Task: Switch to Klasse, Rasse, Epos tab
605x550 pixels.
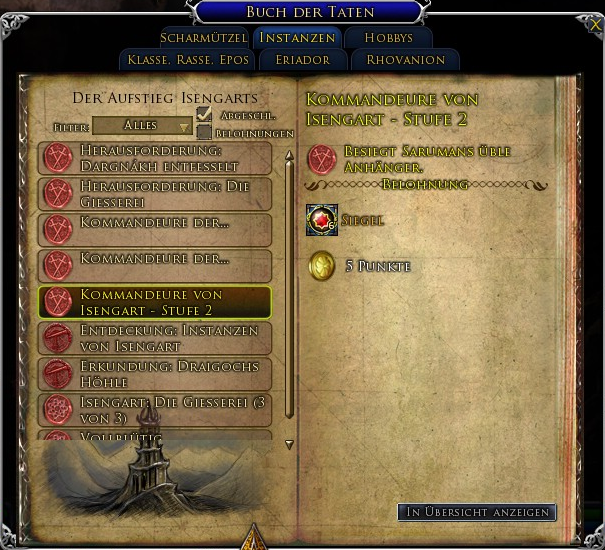Action: tap(188, 60)
